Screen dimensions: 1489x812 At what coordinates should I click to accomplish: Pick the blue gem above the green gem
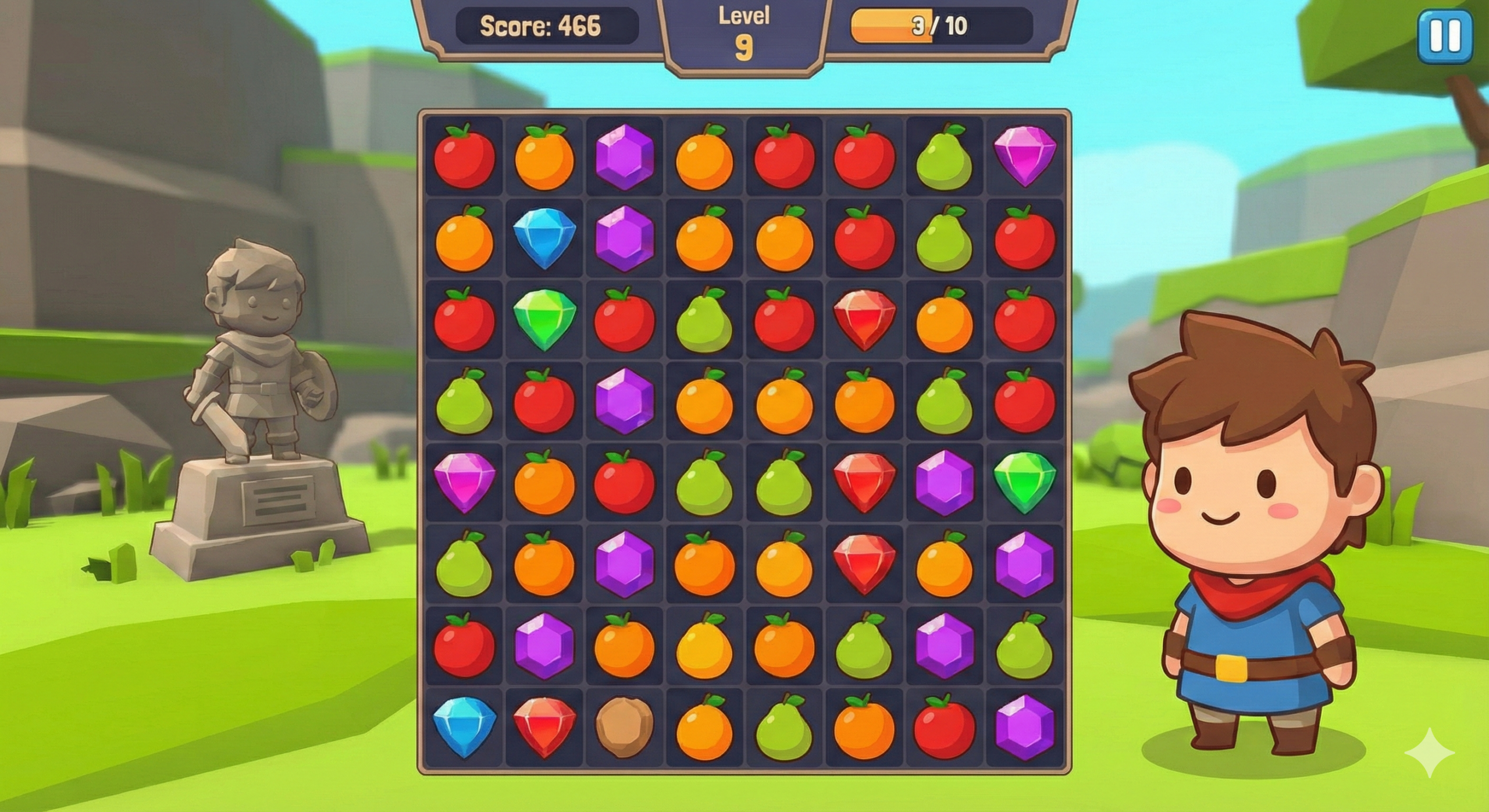click(x=544, y=238)
